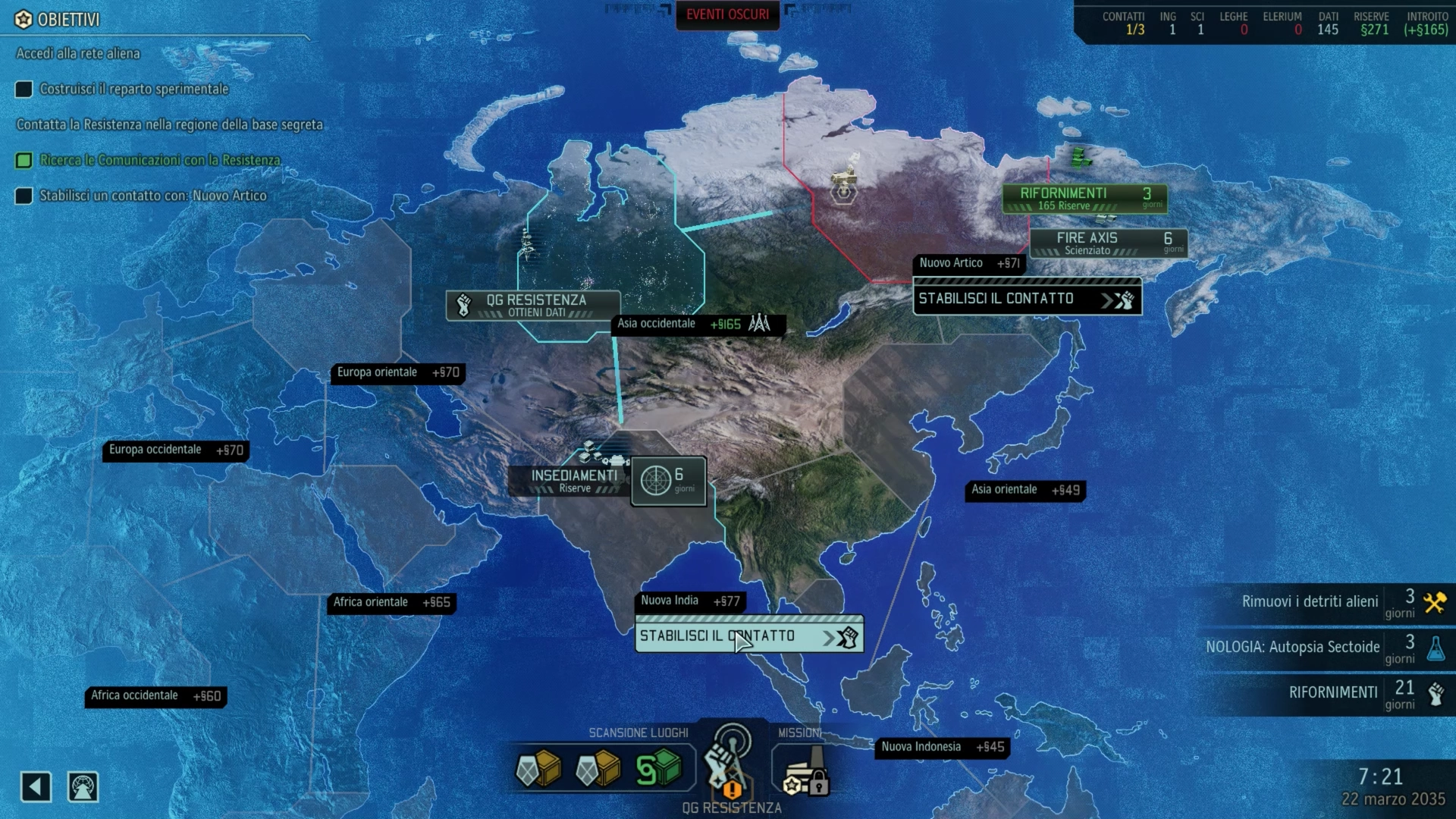Select the QG Resistenza map marker
1456x819 pixels.
point(533,305)
